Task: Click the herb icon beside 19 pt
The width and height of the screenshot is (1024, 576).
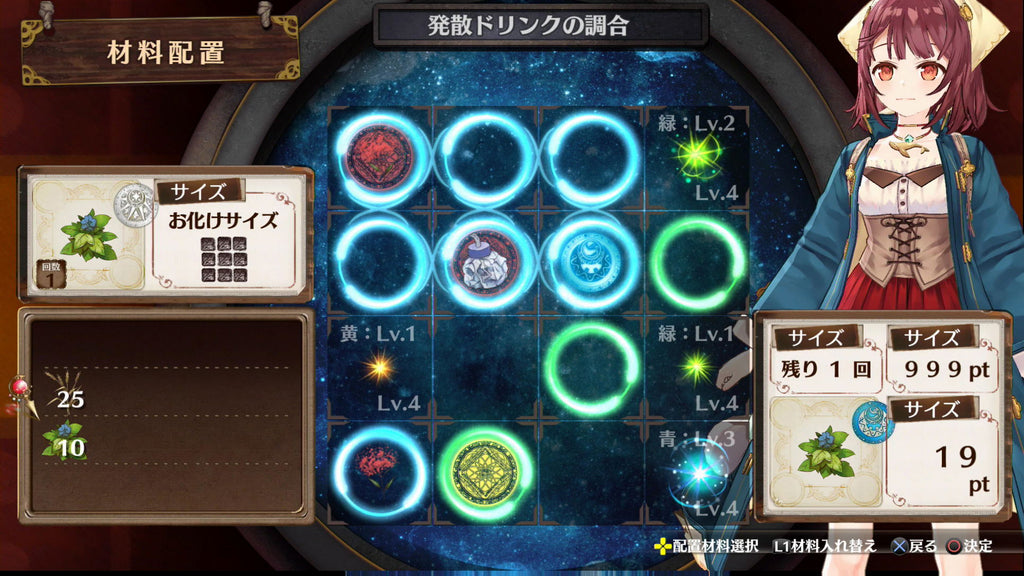Action: (x=826, y=454)
